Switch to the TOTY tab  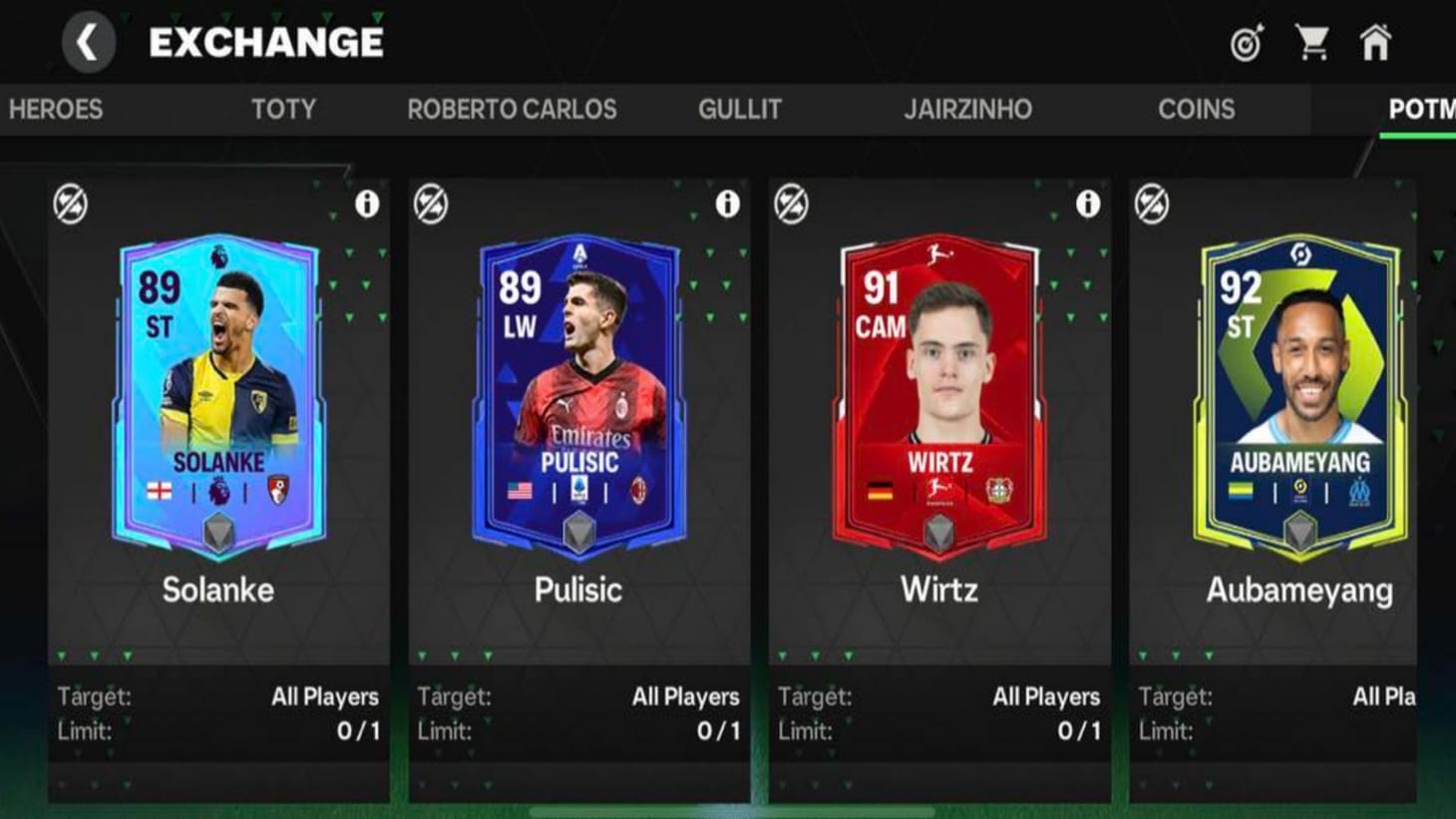[x=284, y=110]
